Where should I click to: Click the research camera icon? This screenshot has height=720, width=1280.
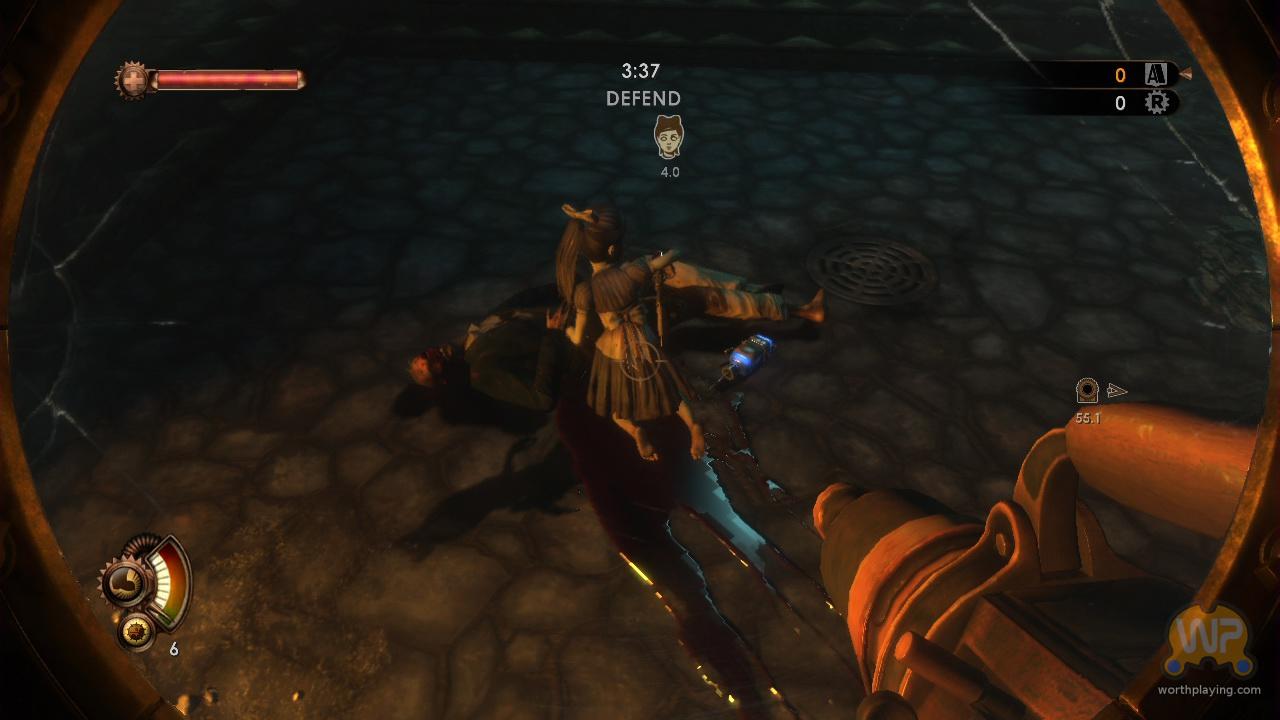tap(1087, 387)
